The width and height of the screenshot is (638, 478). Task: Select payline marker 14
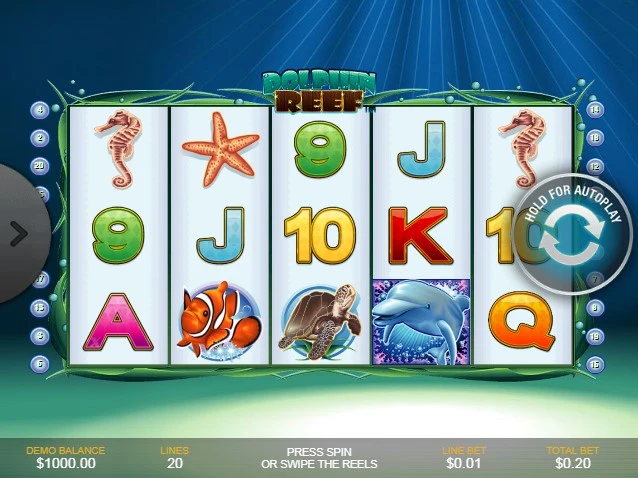595,110
